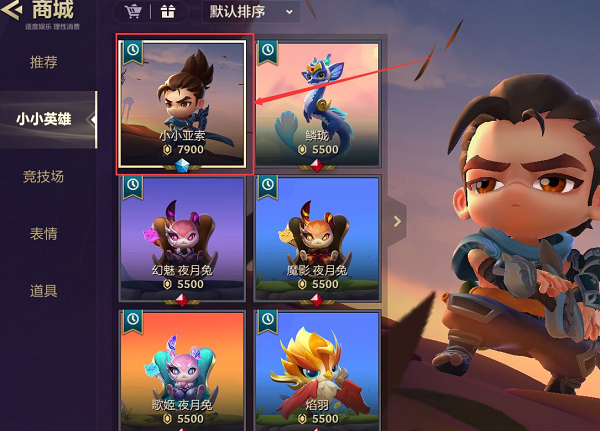Image resolution: width=600 pixels, height=431 pixels.
Task: Select the 焰羽 phoenix card
Action: [317, 372]
